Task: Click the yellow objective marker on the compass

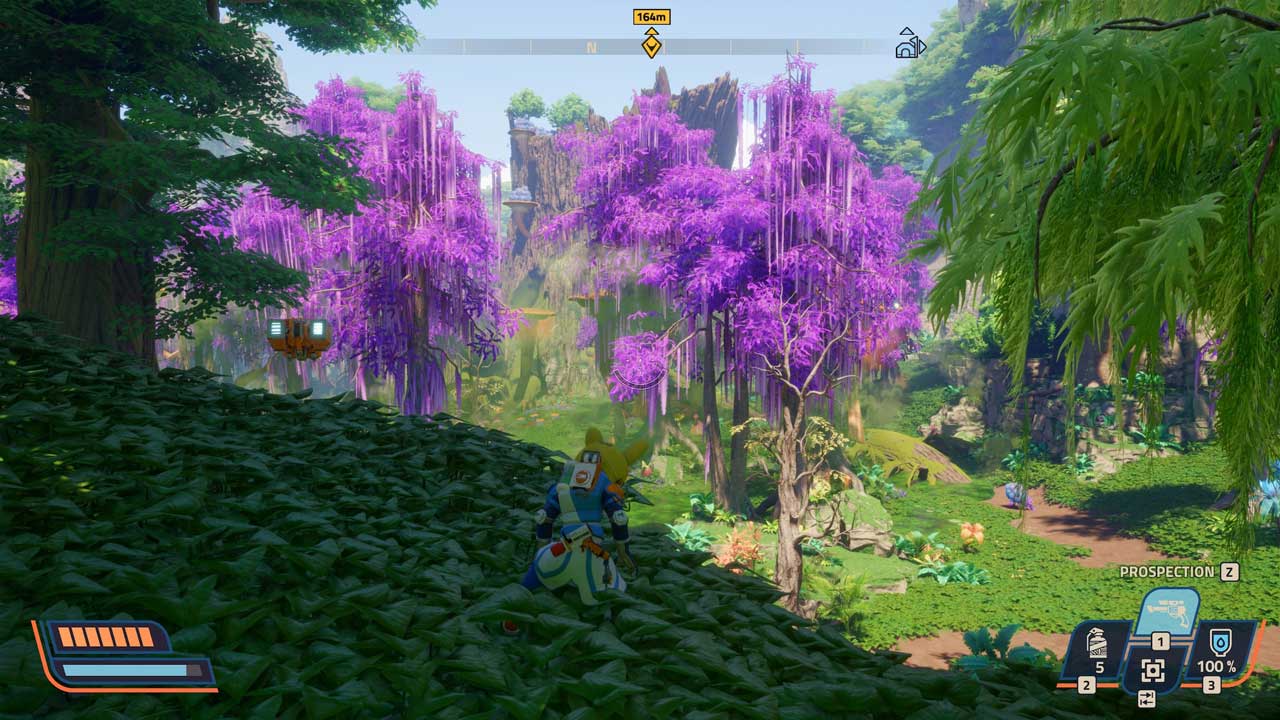Action: coord(651,43)
